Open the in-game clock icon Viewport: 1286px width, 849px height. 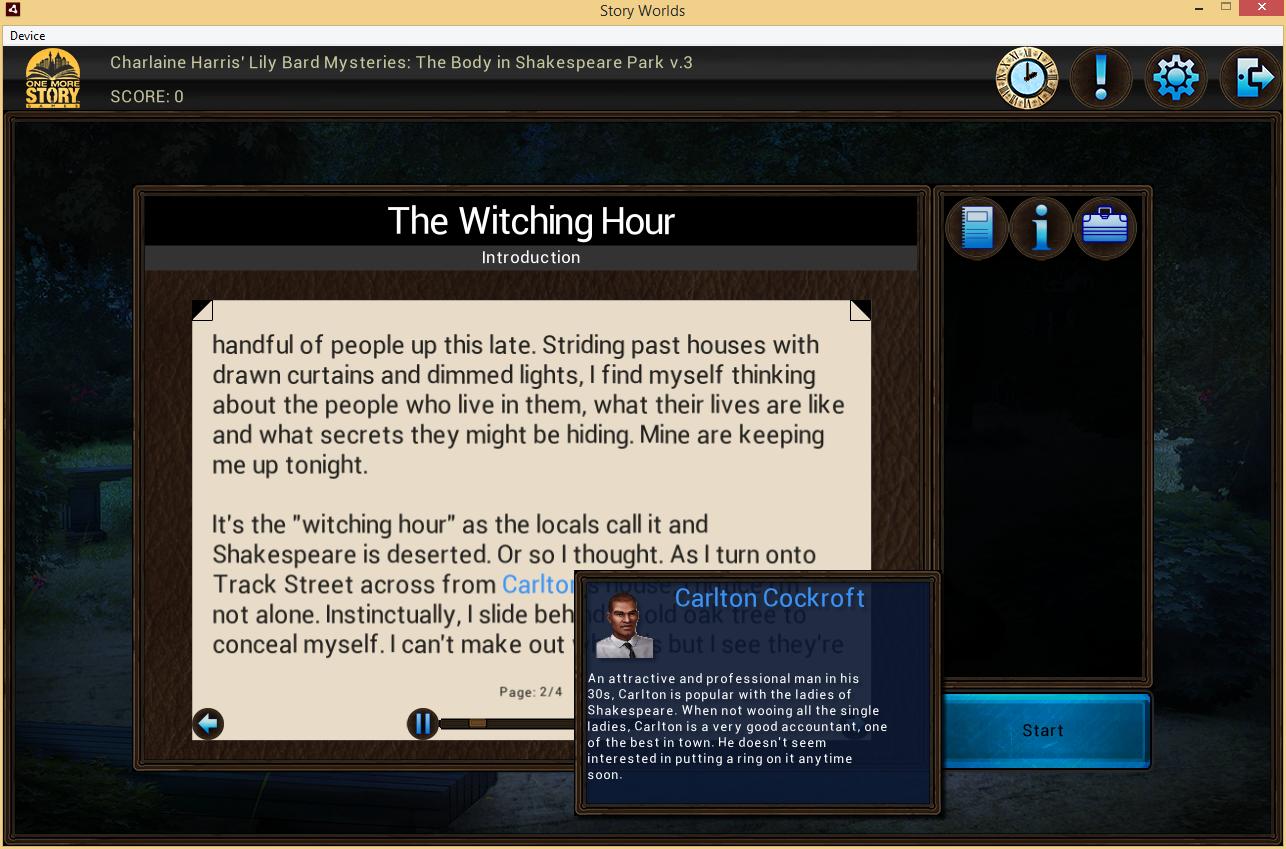click(1026, 77)
